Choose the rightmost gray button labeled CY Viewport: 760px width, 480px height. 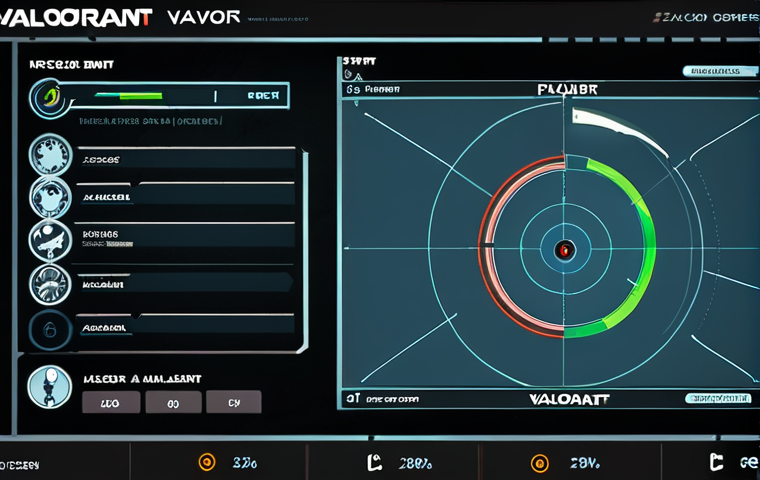coord(233,402)
